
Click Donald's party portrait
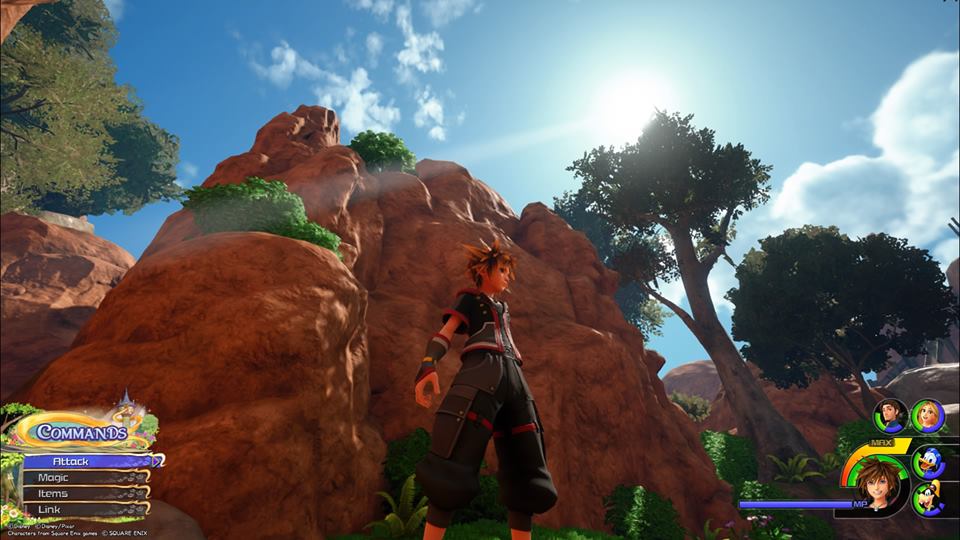(928, 461)
